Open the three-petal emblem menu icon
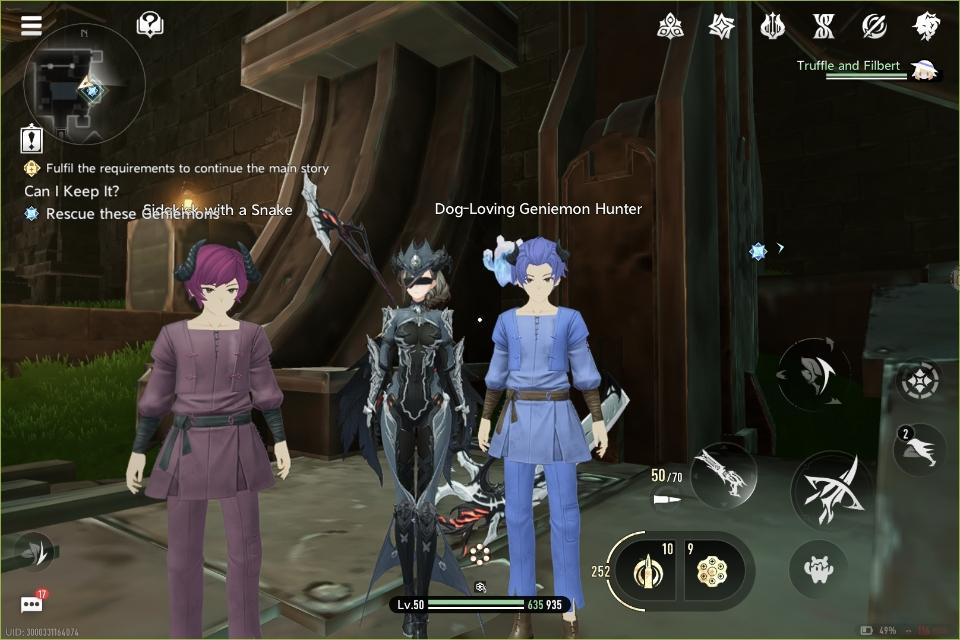960x640 pixels. [x=670, y=27]
